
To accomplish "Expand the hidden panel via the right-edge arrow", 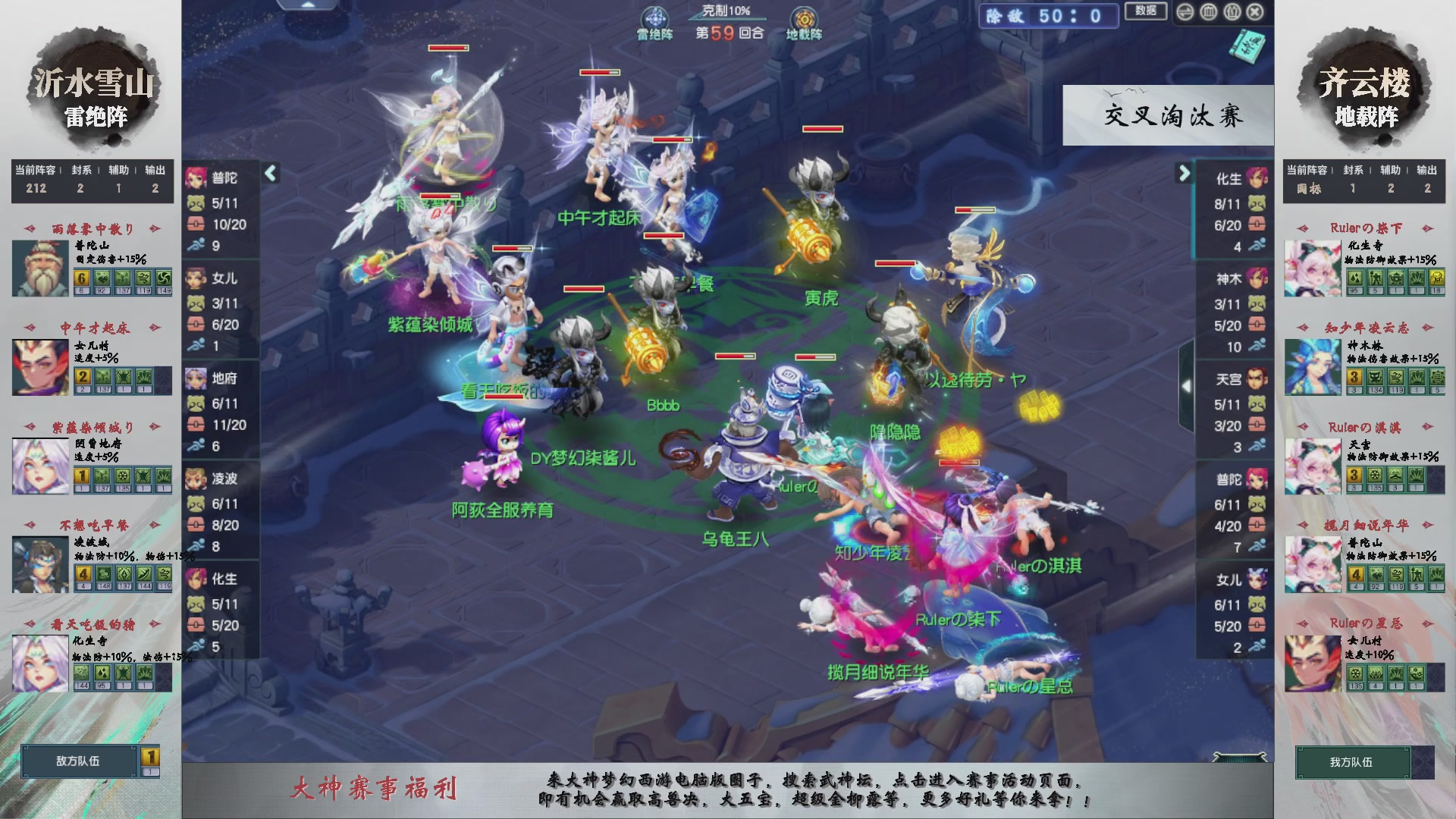I will pyautogui.click(x=1188, y=385).
